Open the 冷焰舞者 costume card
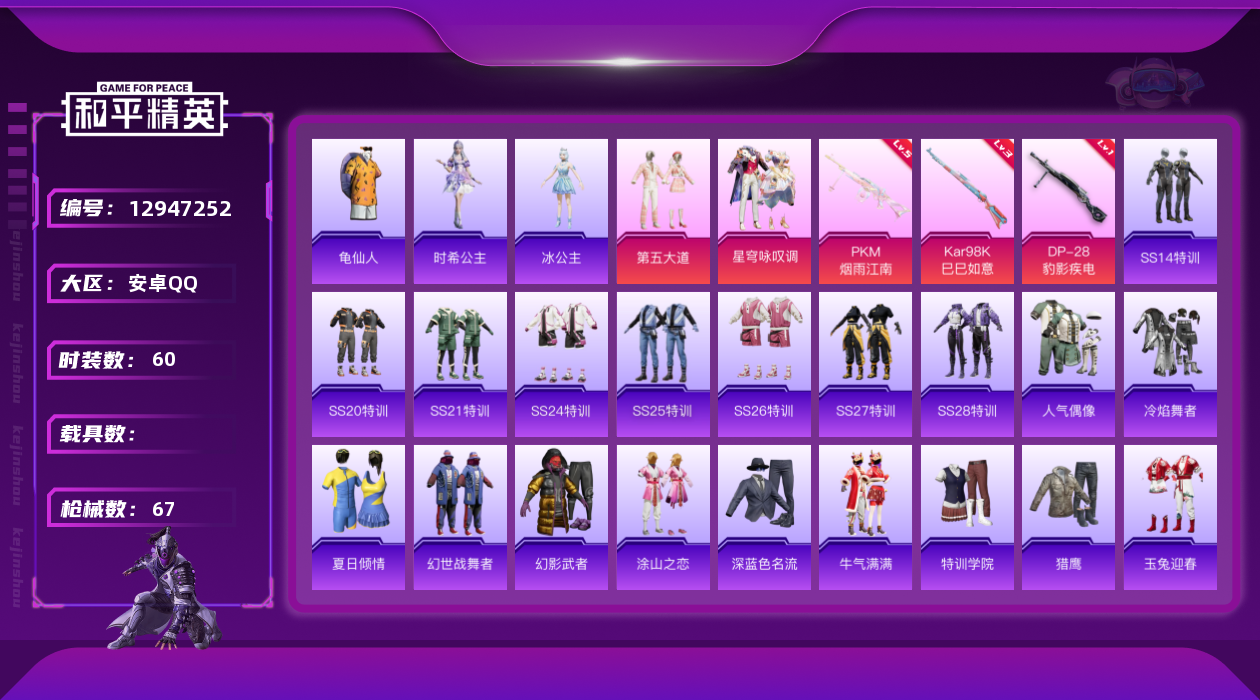The image size is (1260, 700). (1170, 364)
